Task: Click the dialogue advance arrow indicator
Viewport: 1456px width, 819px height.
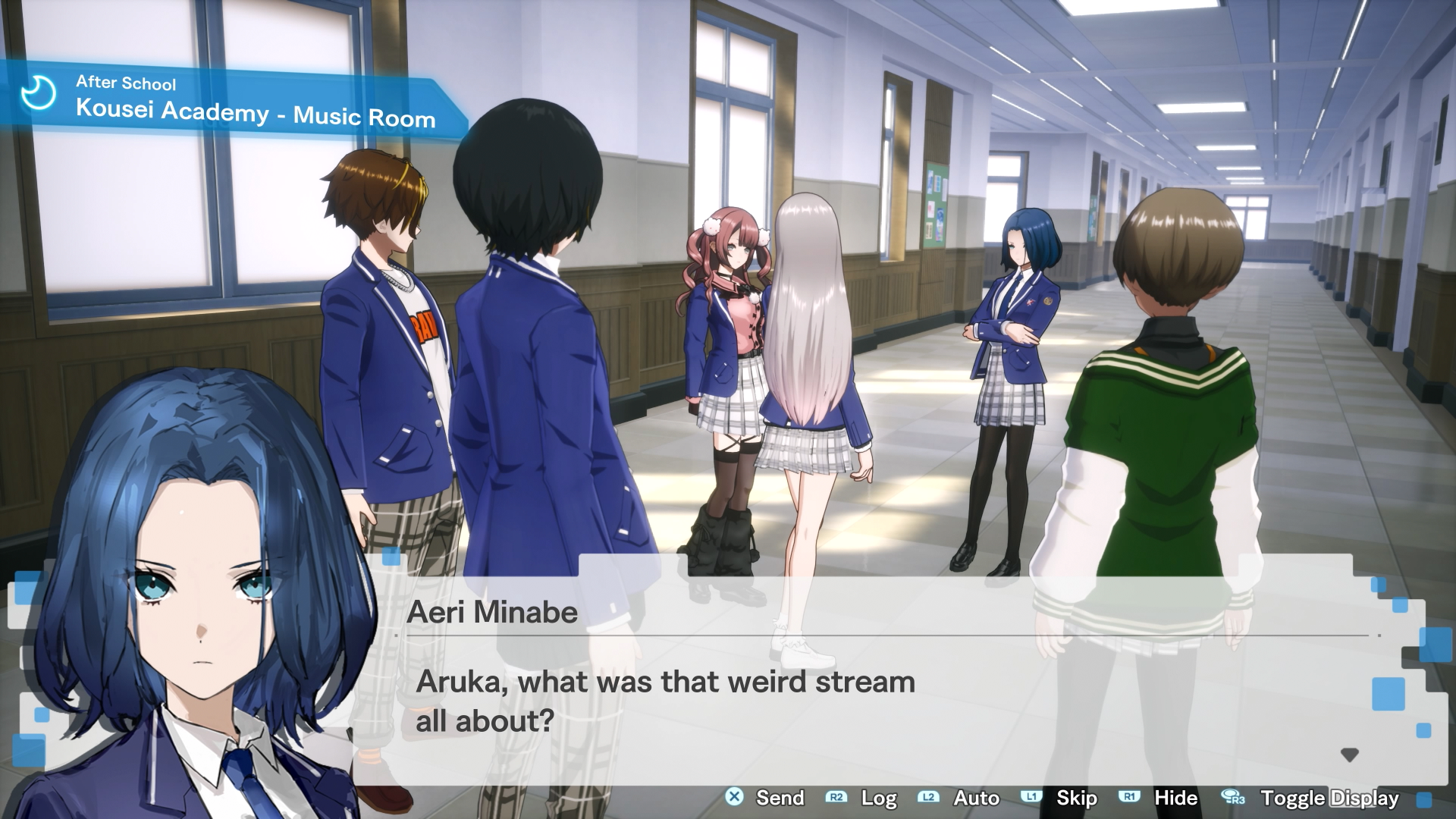Action: point(1349,755)
